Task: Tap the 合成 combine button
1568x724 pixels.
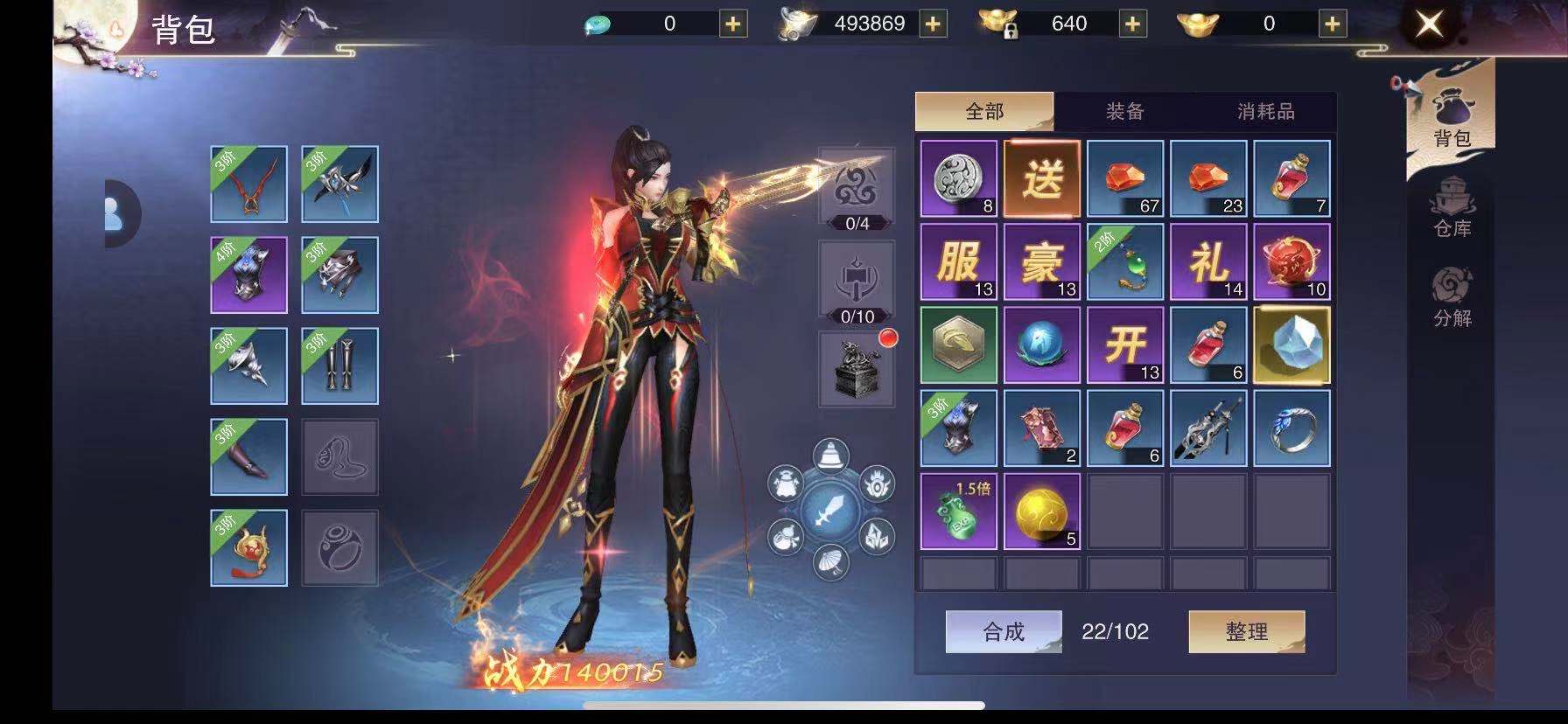Action: pos(1004,631)
